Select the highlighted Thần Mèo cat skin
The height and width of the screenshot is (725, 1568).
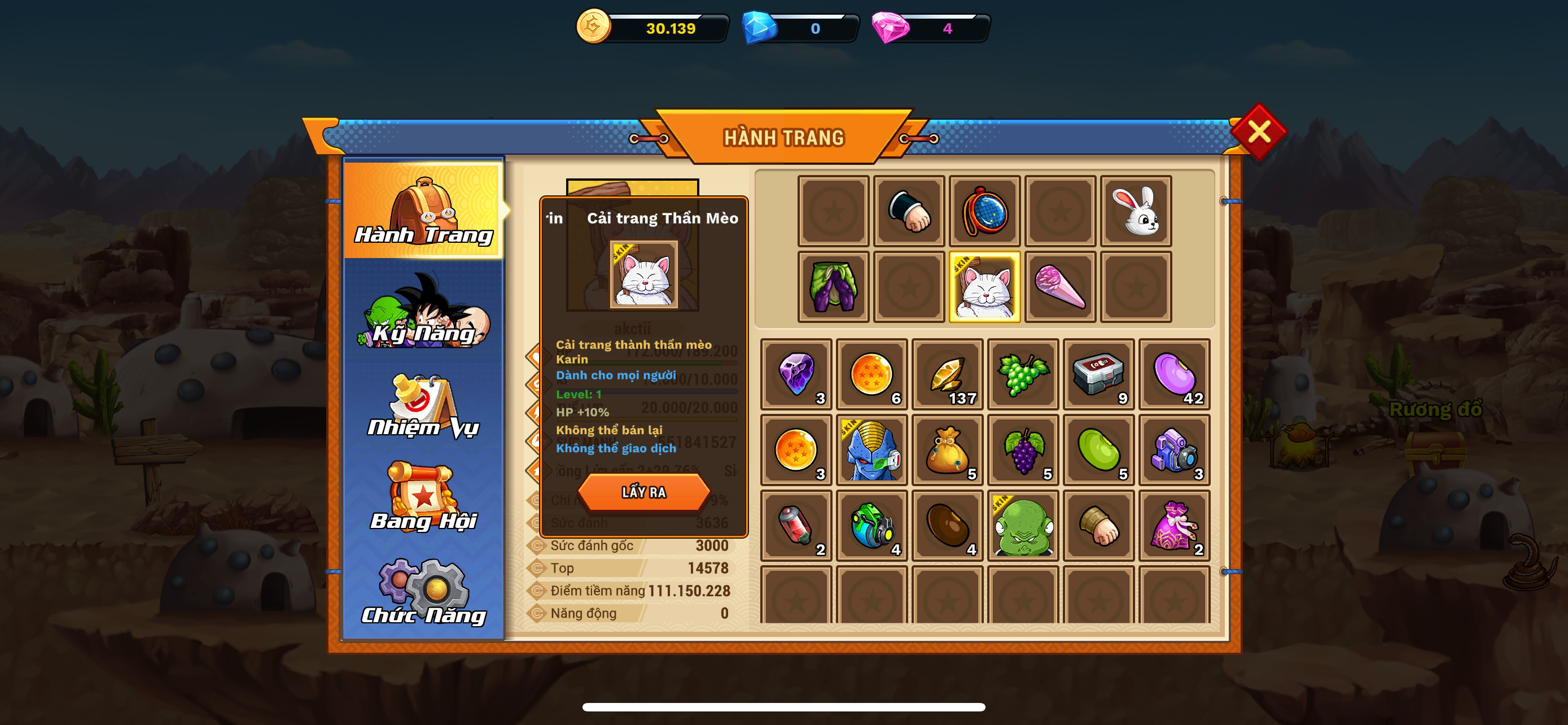pos(985,287)
